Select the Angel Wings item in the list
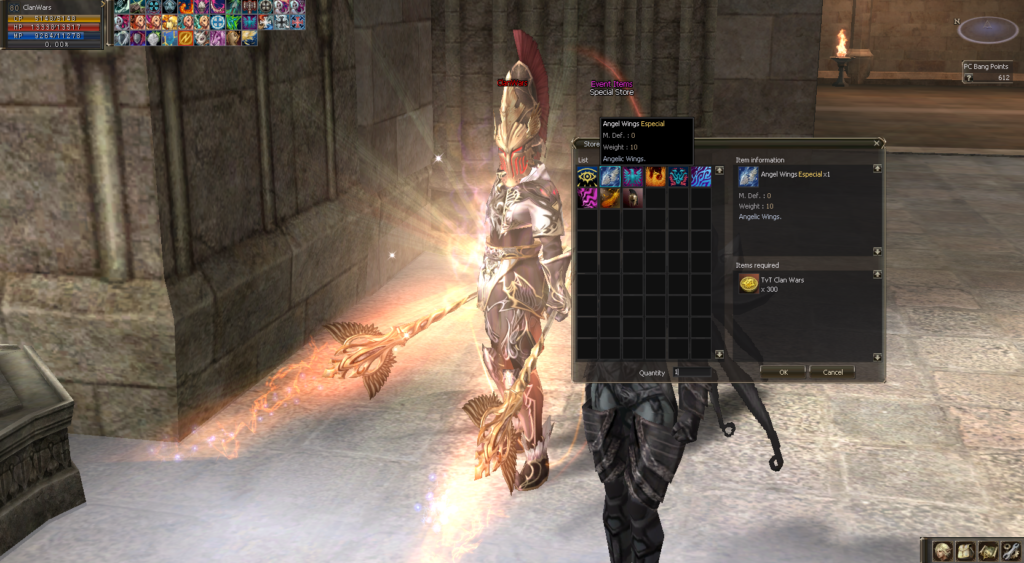 click(x=609, y=177)
